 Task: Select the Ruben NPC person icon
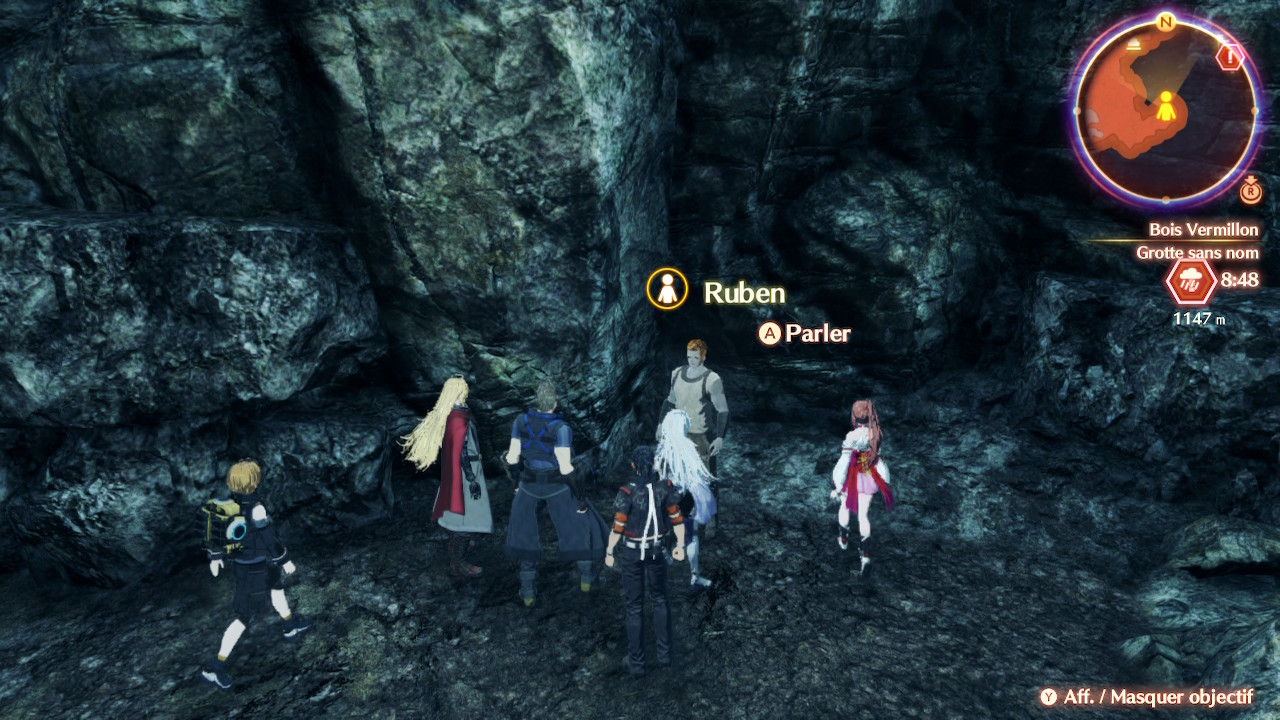coord(667,289)
